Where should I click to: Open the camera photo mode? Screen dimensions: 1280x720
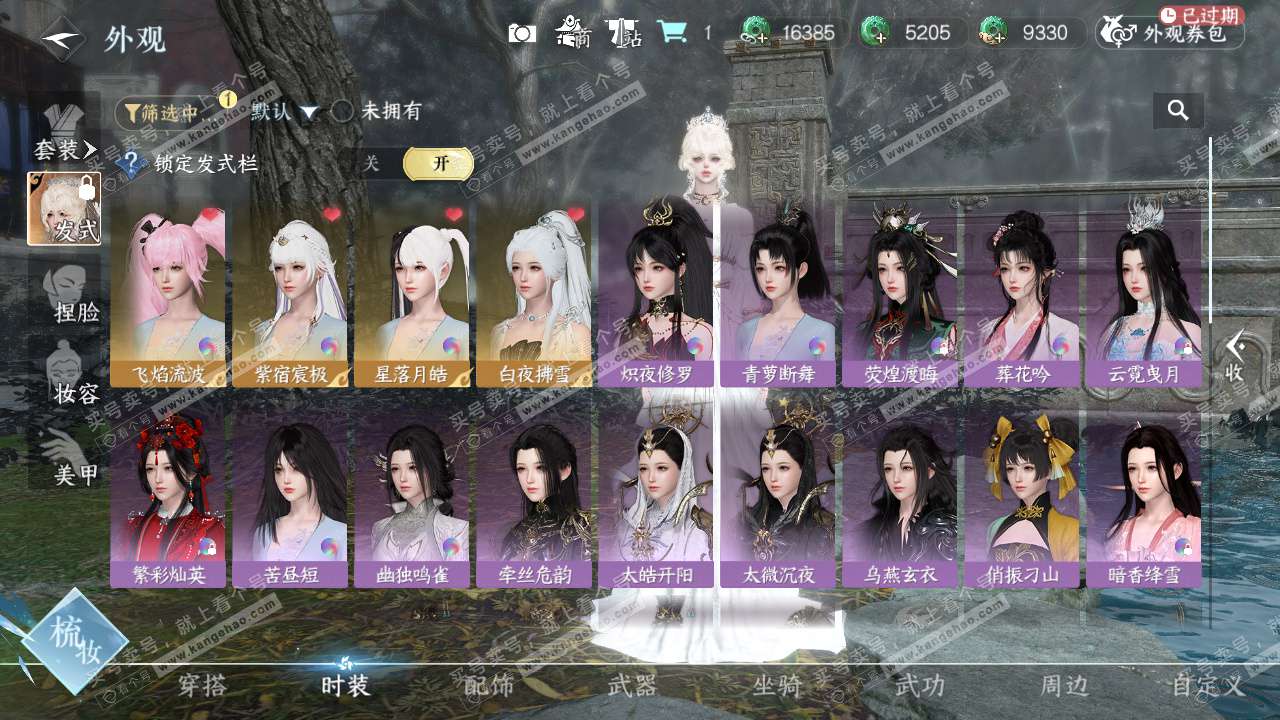[x=522, y=33]
